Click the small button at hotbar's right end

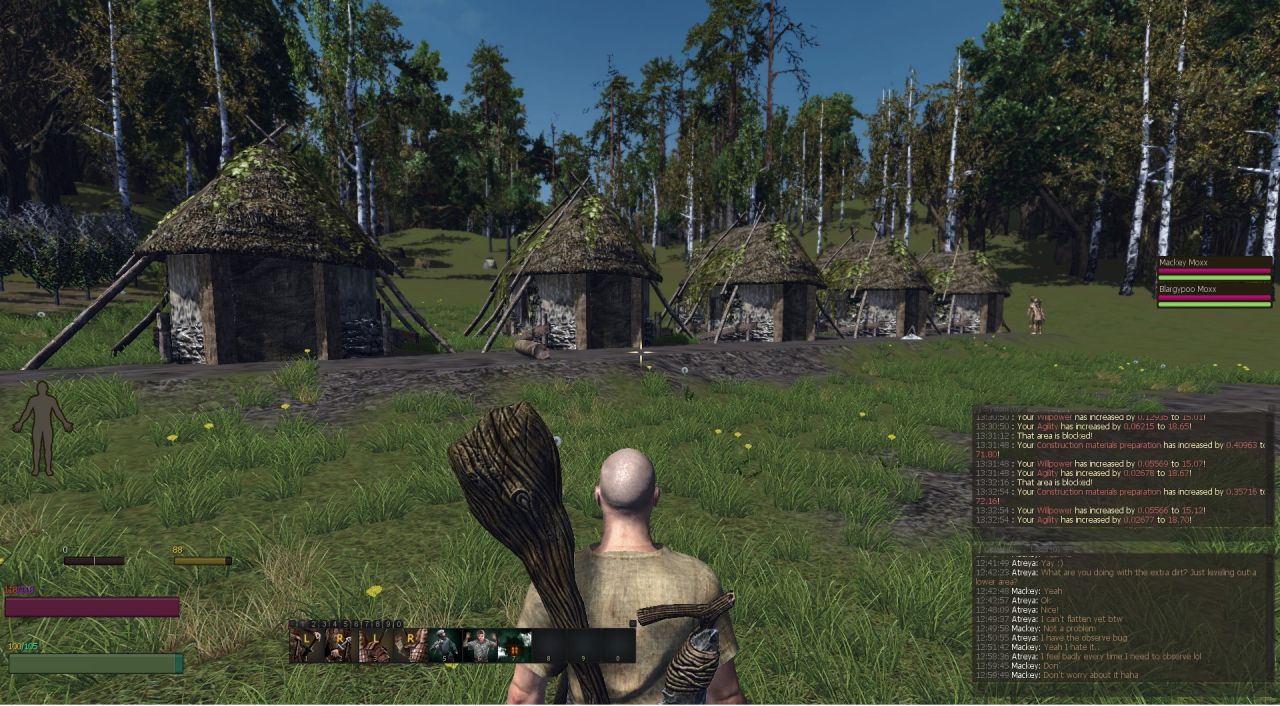631,624
